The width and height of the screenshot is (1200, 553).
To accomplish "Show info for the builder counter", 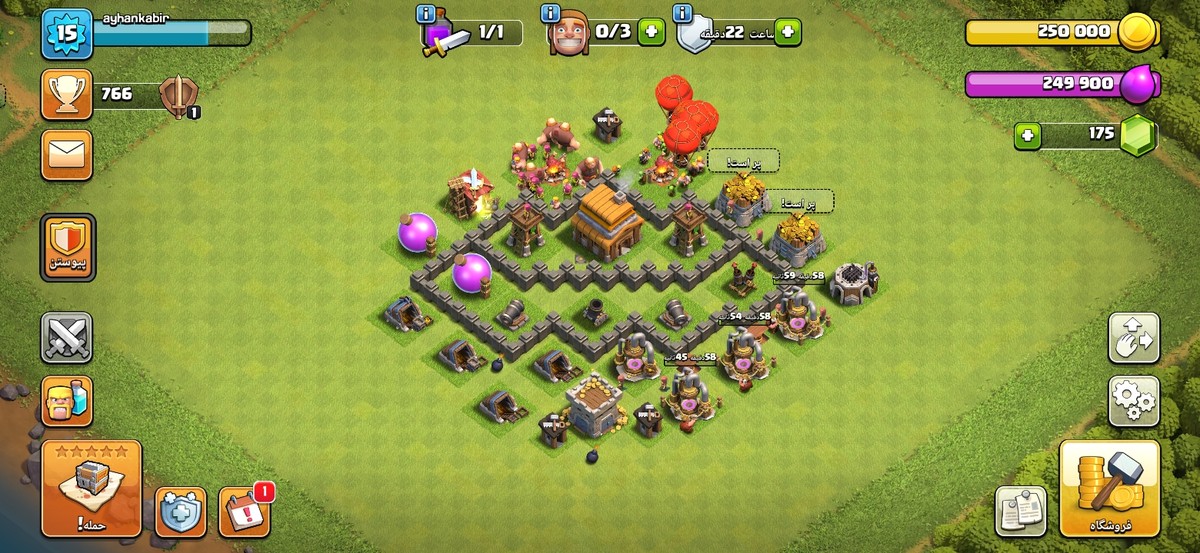I will click(550, 13).
